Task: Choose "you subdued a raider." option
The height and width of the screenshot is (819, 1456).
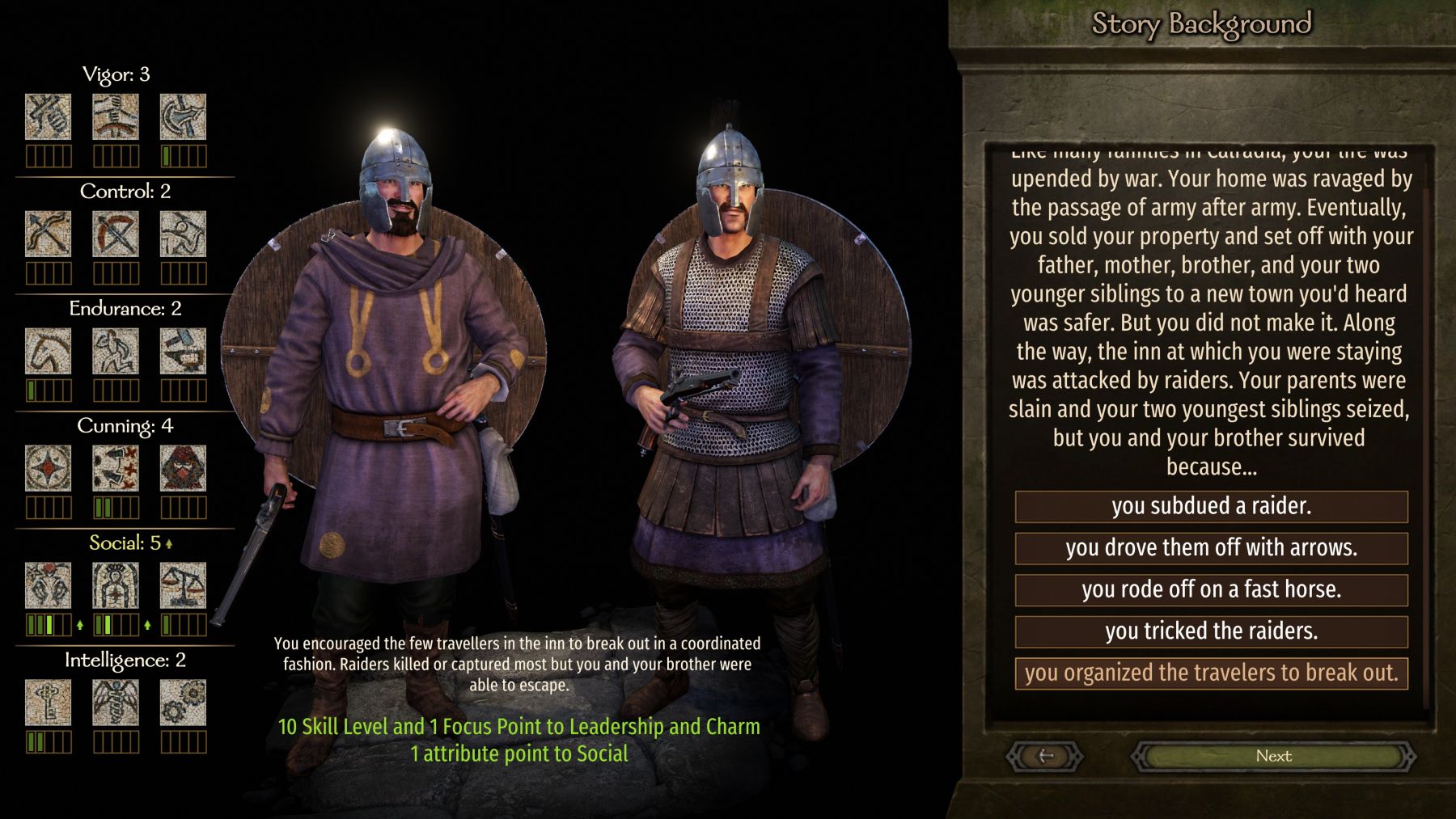Action: [x=1211, y=506]
